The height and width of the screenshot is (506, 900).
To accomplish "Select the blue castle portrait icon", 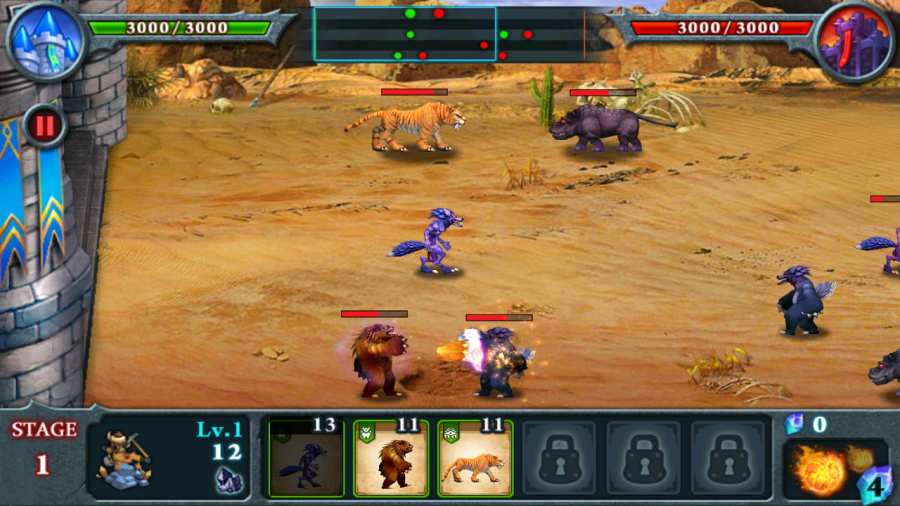I will point(45,40).
